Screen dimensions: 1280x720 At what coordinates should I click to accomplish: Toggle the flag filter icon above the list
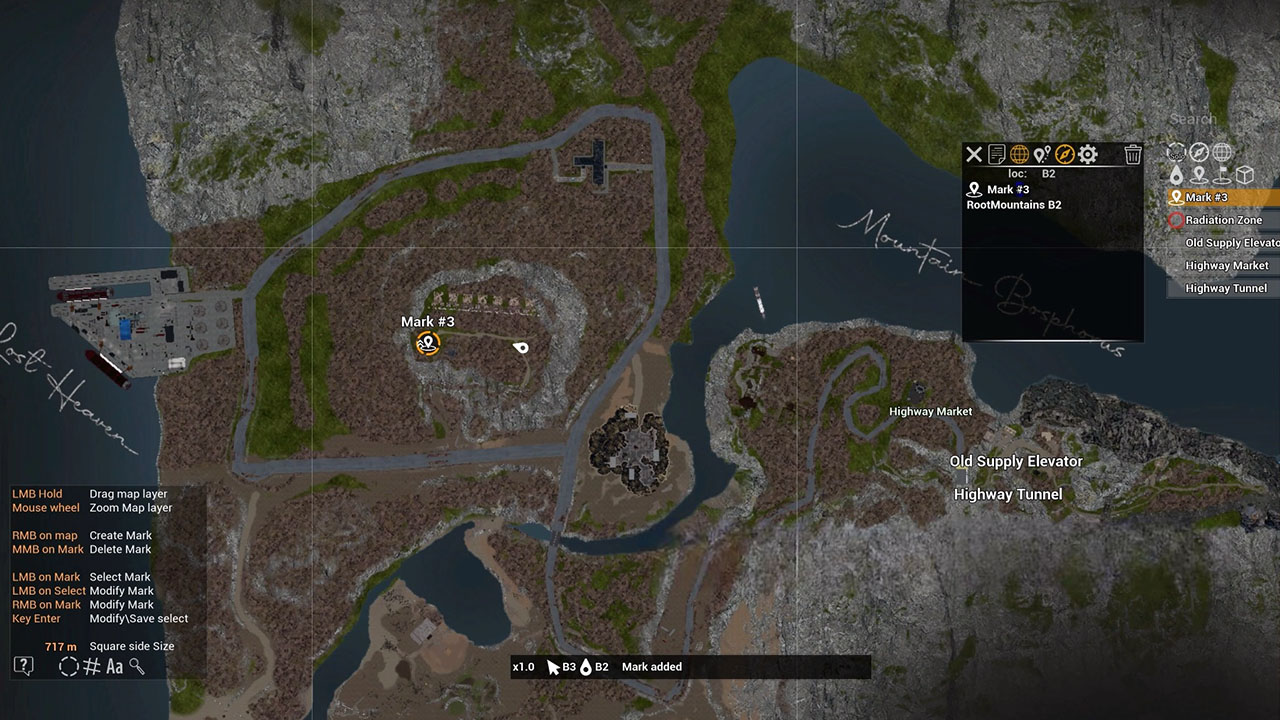pyautogui.click(x=1221, y=176)
